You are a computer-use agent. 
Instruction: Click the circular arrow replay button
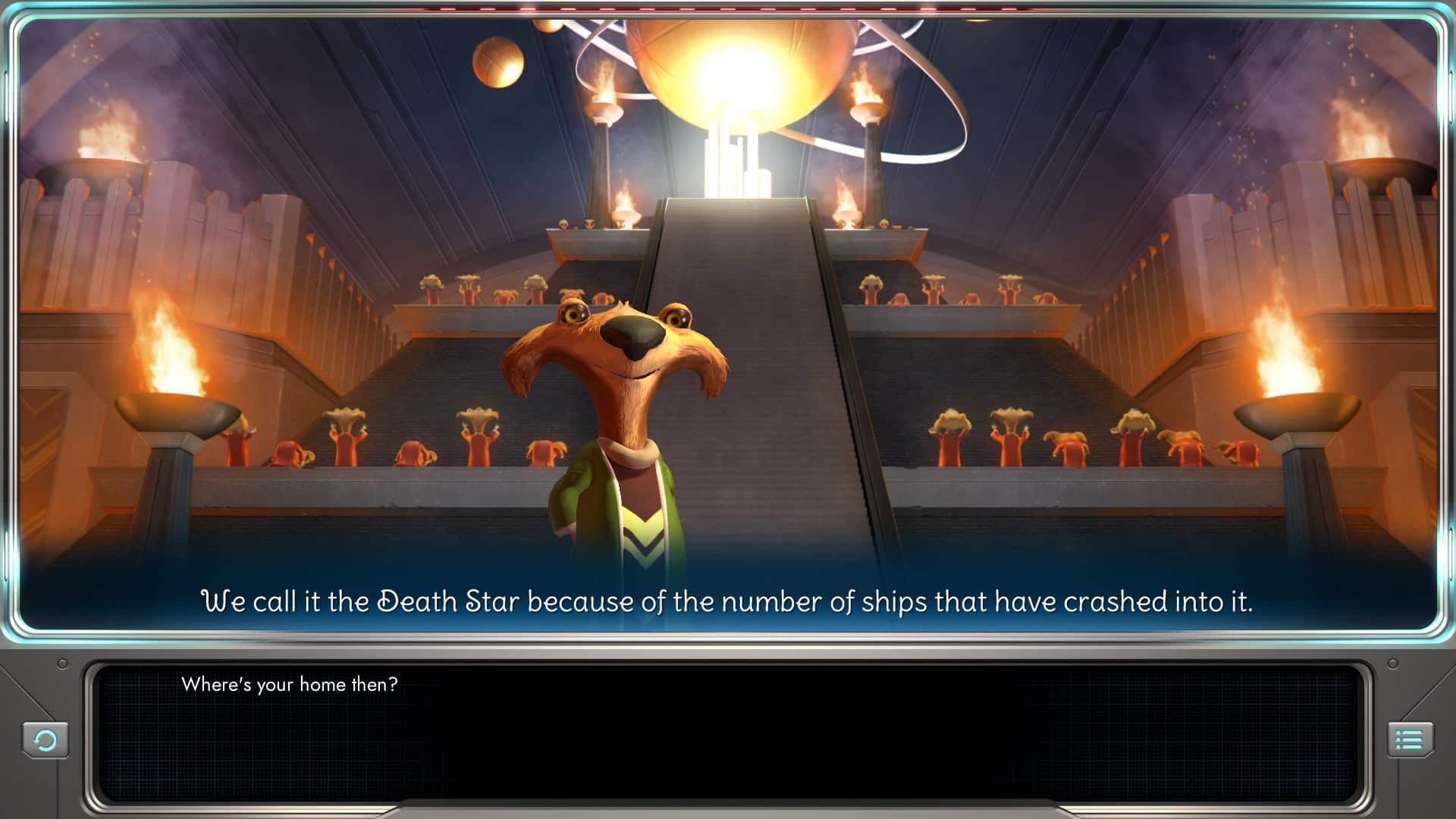click(x=45, y=739)
